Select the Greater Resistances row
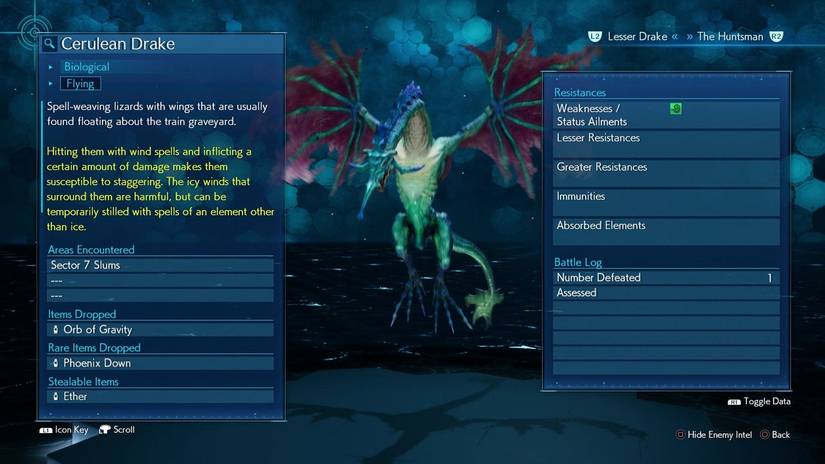The width and height of the screenshot is (825, 464). click(665, 173)
